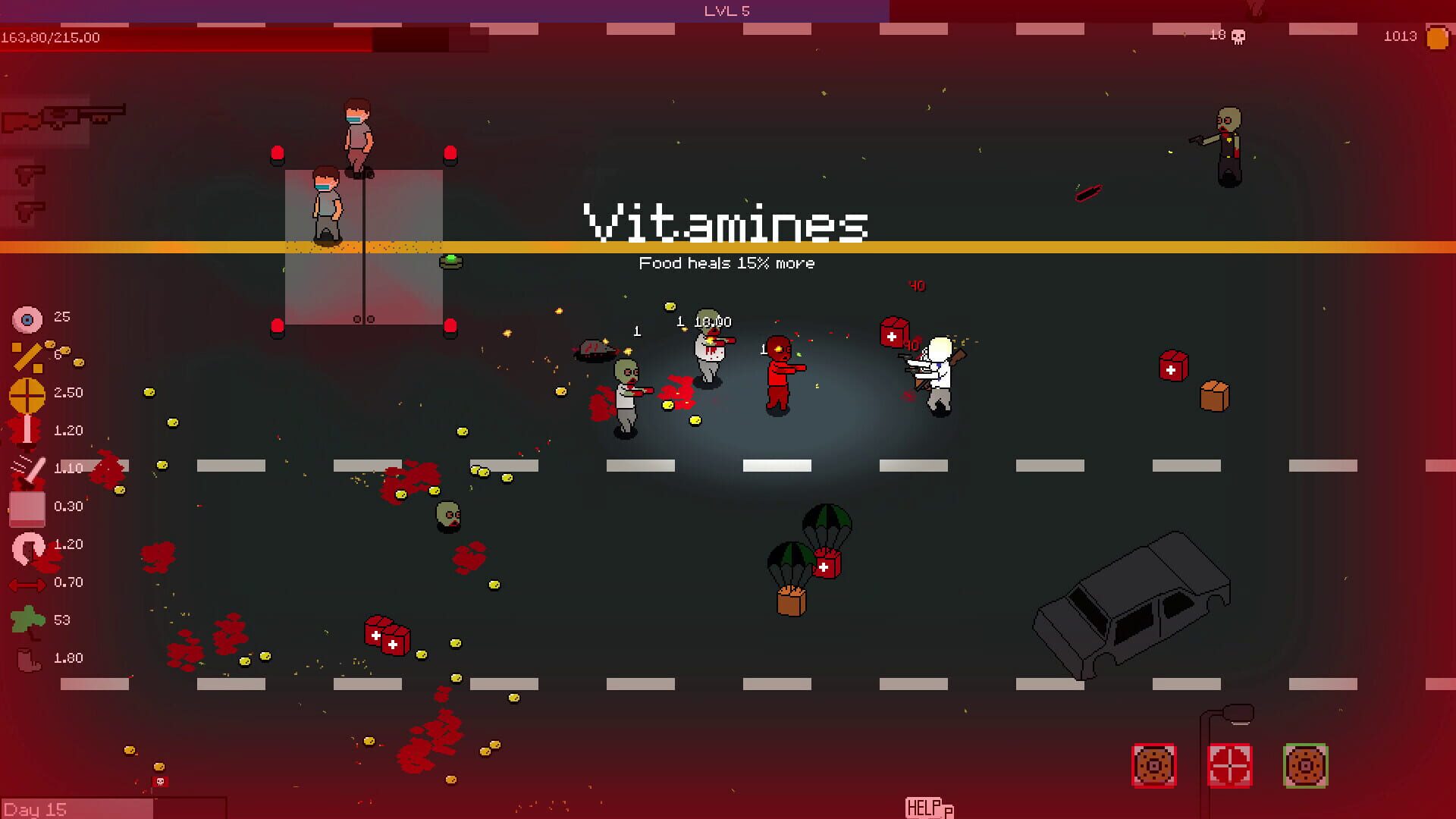Click the eye stat icon showing 25
This screenshot has width=1456, height=819.
pyautogui.click(x=29, y=317)
